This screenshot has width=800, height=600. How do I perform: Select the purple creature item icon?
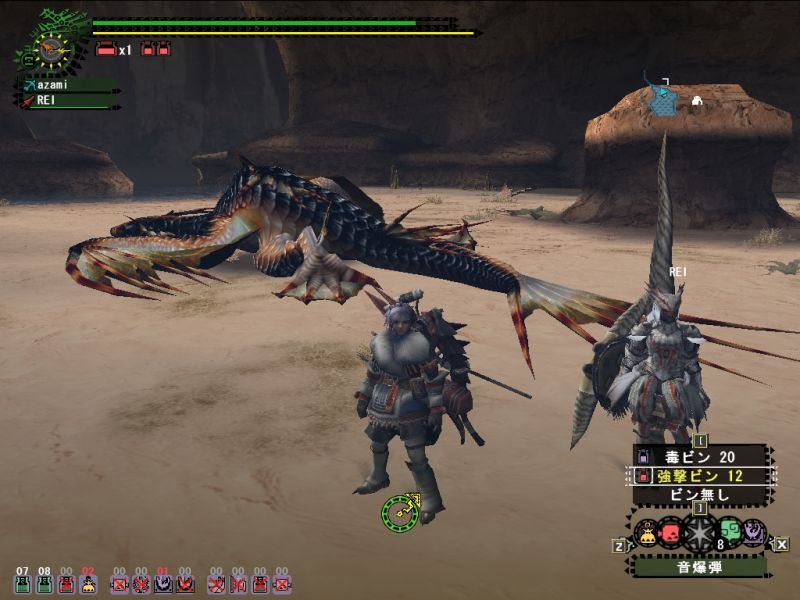[753, 533]
